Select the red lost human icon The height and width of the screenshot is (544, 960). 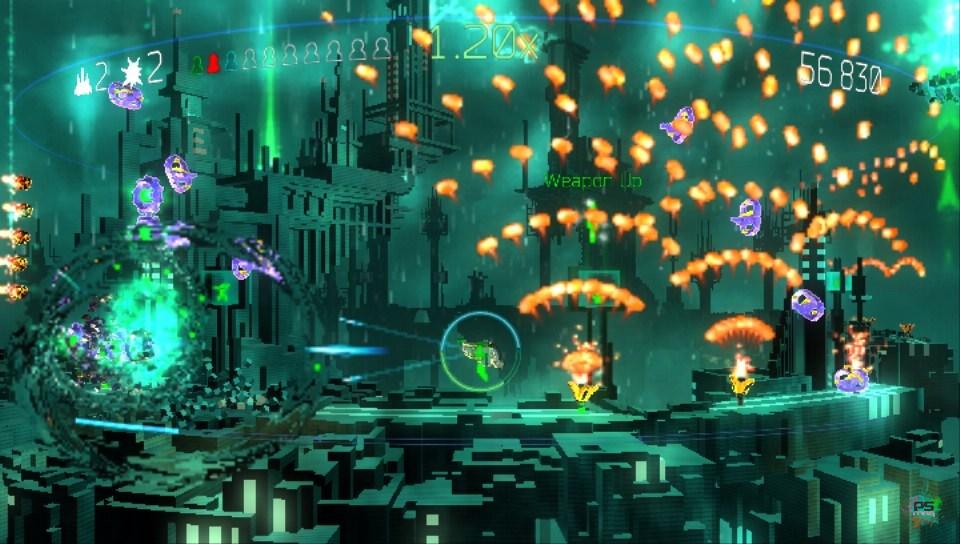[x=213, y=64]
